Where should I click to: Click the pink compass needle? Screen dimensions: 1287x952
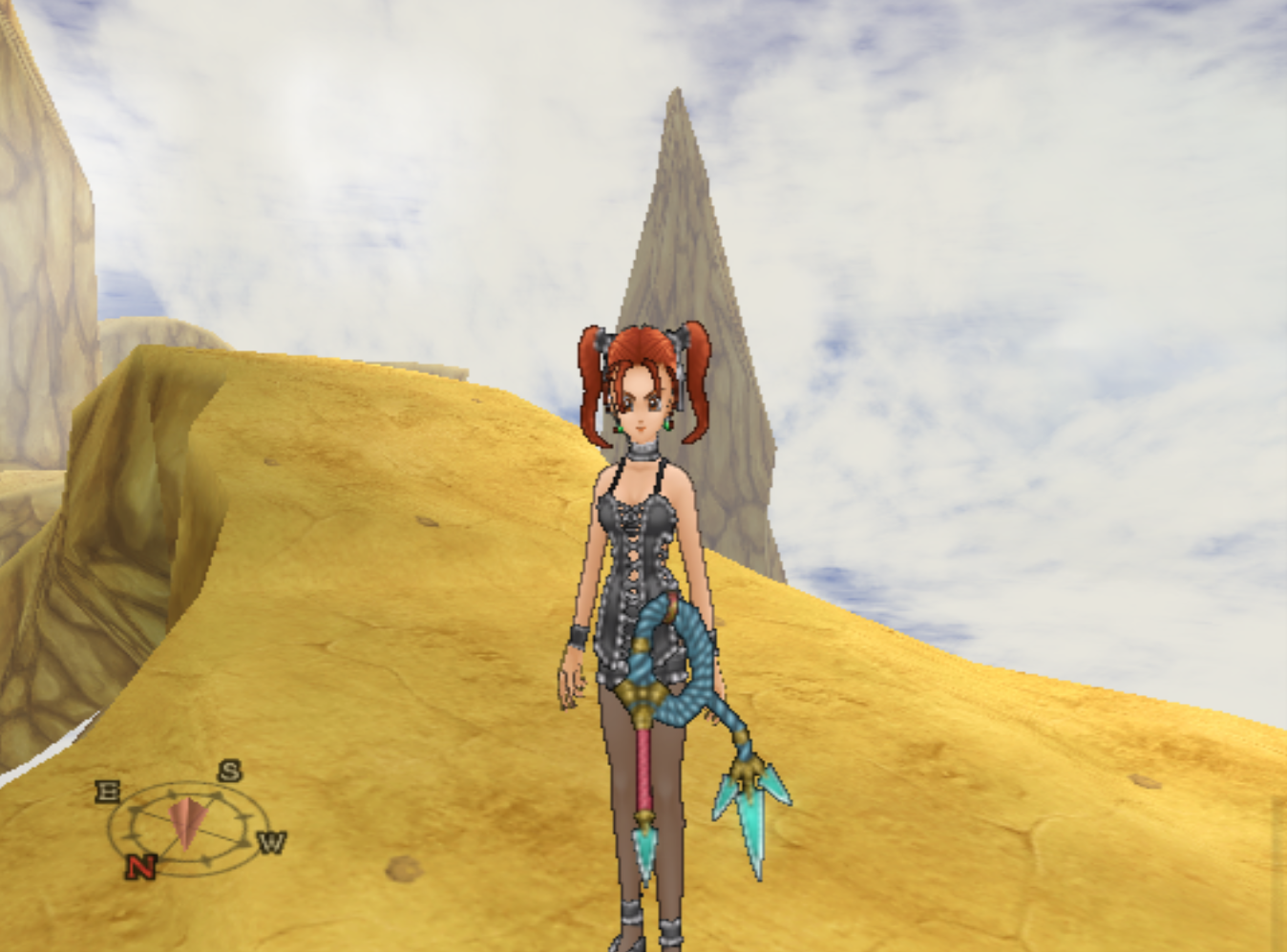click(x=186, y=821)
